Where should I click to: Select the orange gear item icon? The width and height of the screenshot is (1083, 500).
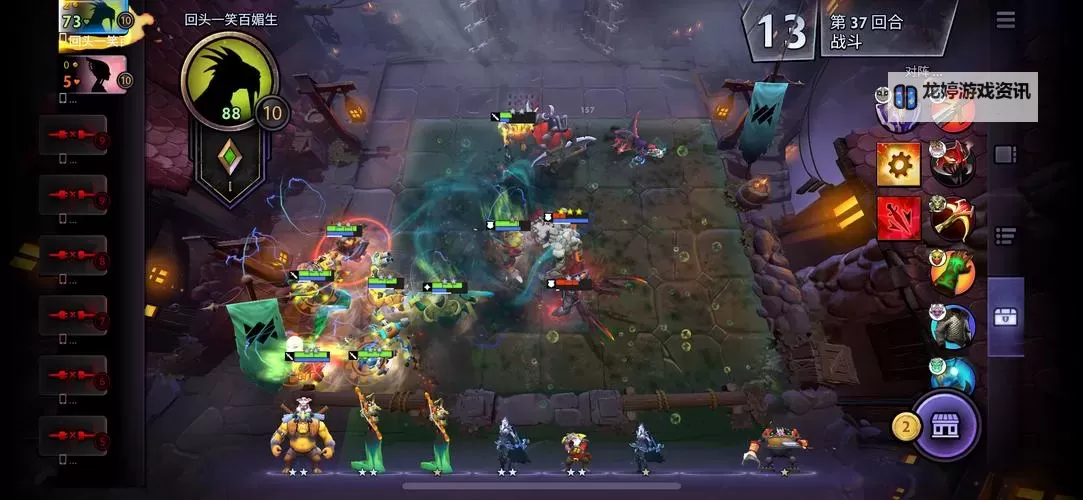click(x=898, y=163)
